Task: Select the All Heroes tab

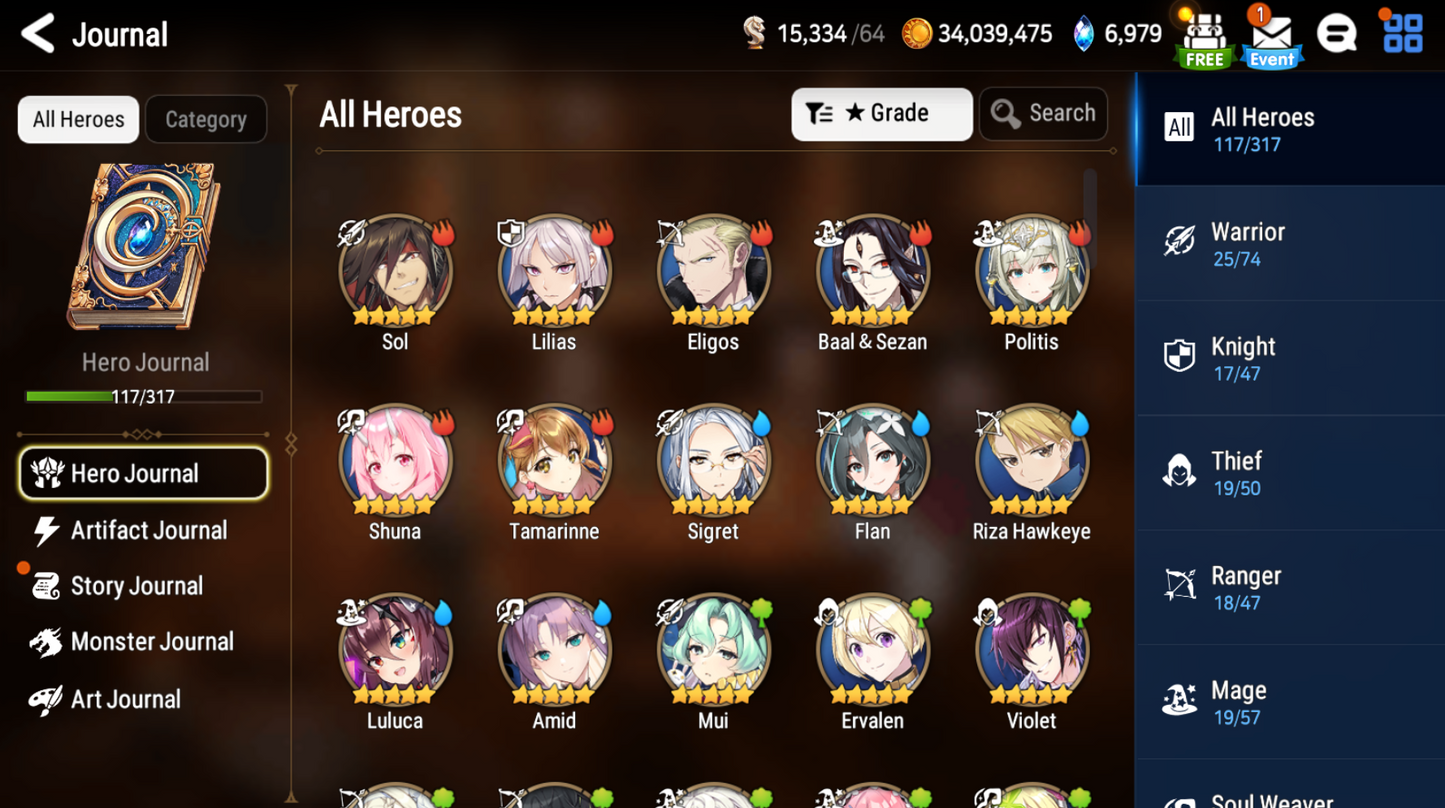Action: click(78, 119)
